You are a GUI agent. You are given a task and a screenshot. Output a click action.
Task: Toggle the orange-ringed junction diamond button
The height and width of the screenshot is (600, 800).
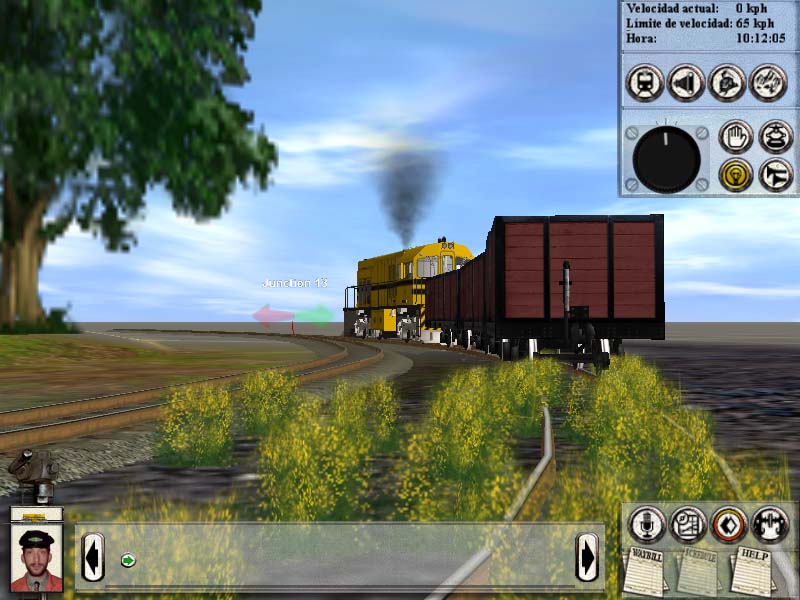click(x=729, y=523)
